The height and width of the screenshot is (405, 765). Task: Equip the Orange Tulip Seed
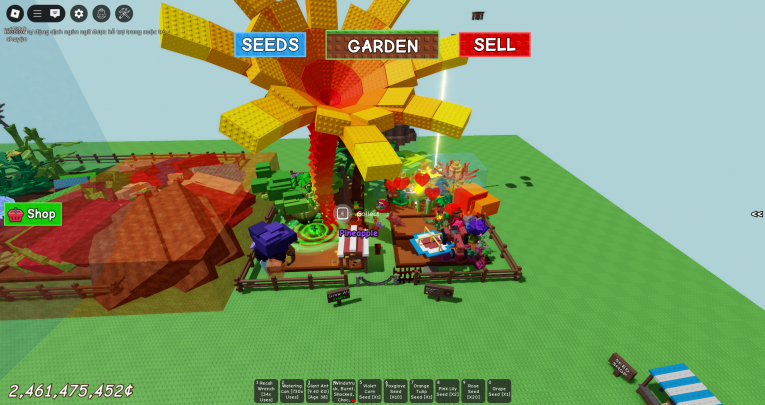pos(422,391)
